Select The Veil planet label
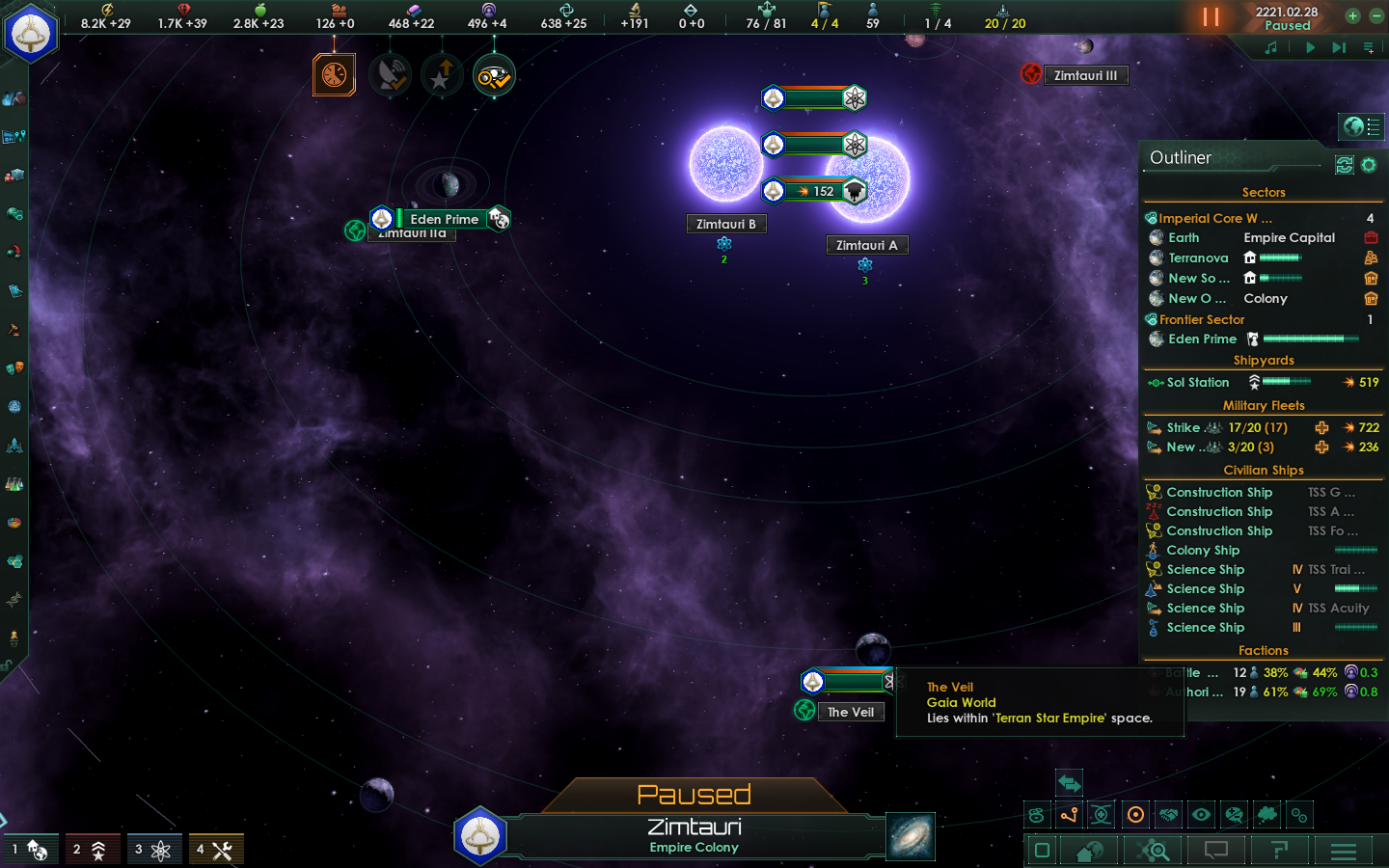Screen dimensions: 1389x868 tap(852, 712)
